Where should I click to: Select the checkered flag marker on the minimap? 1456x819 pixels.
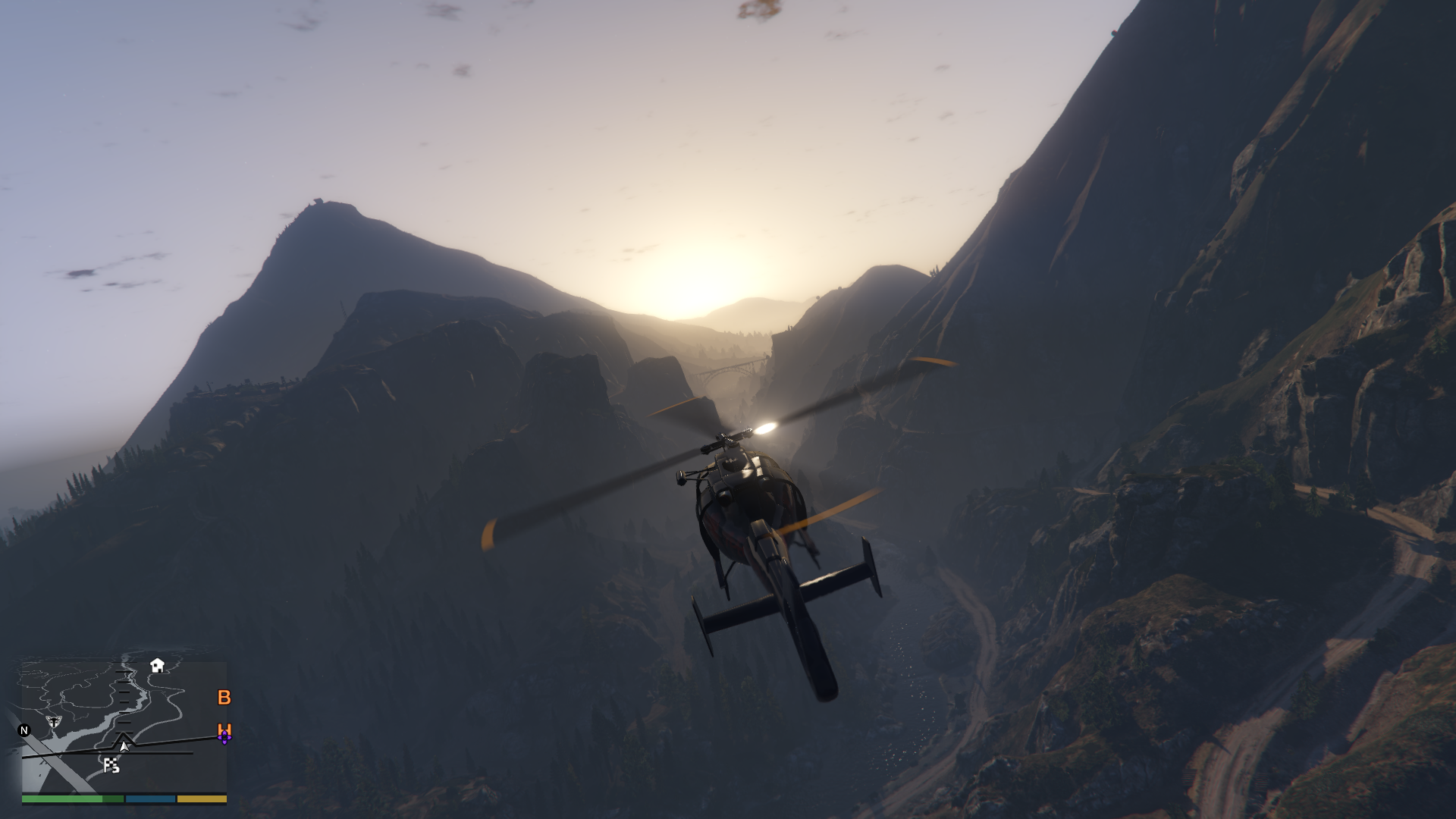click(111, 766)
